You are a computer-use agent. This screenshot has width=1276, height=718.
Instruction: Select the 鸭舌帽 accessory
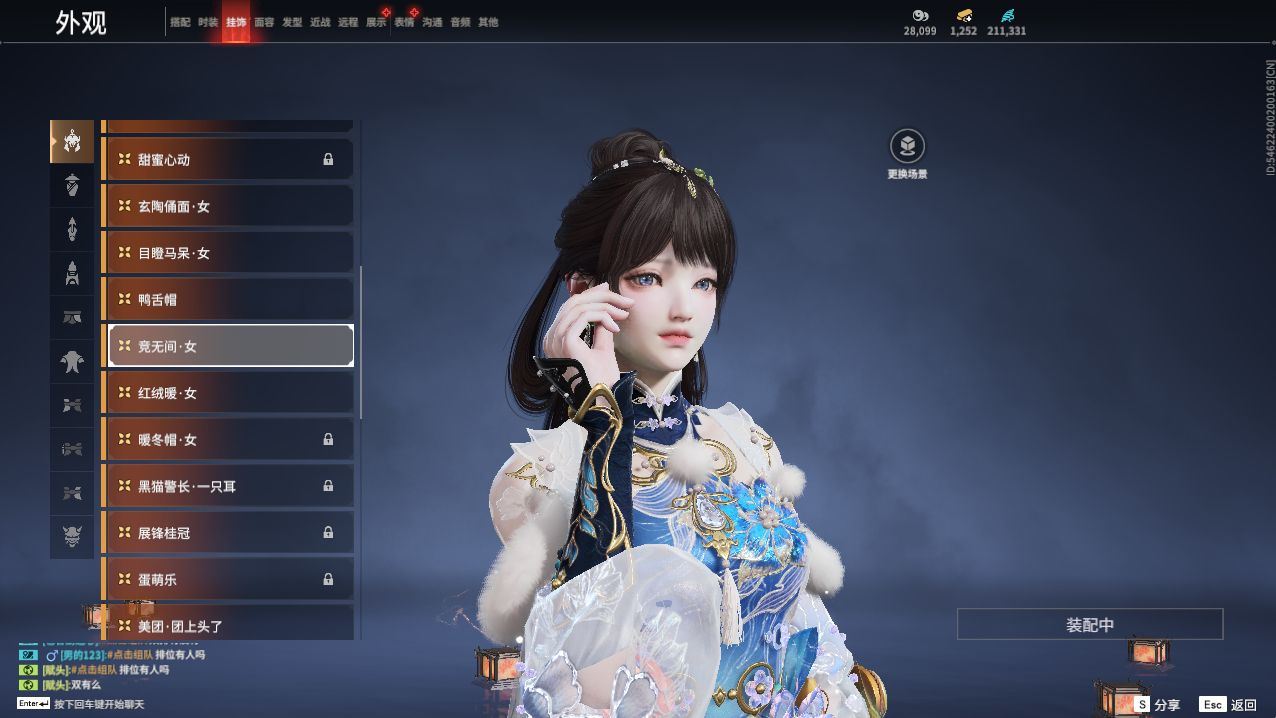point(228,299)
